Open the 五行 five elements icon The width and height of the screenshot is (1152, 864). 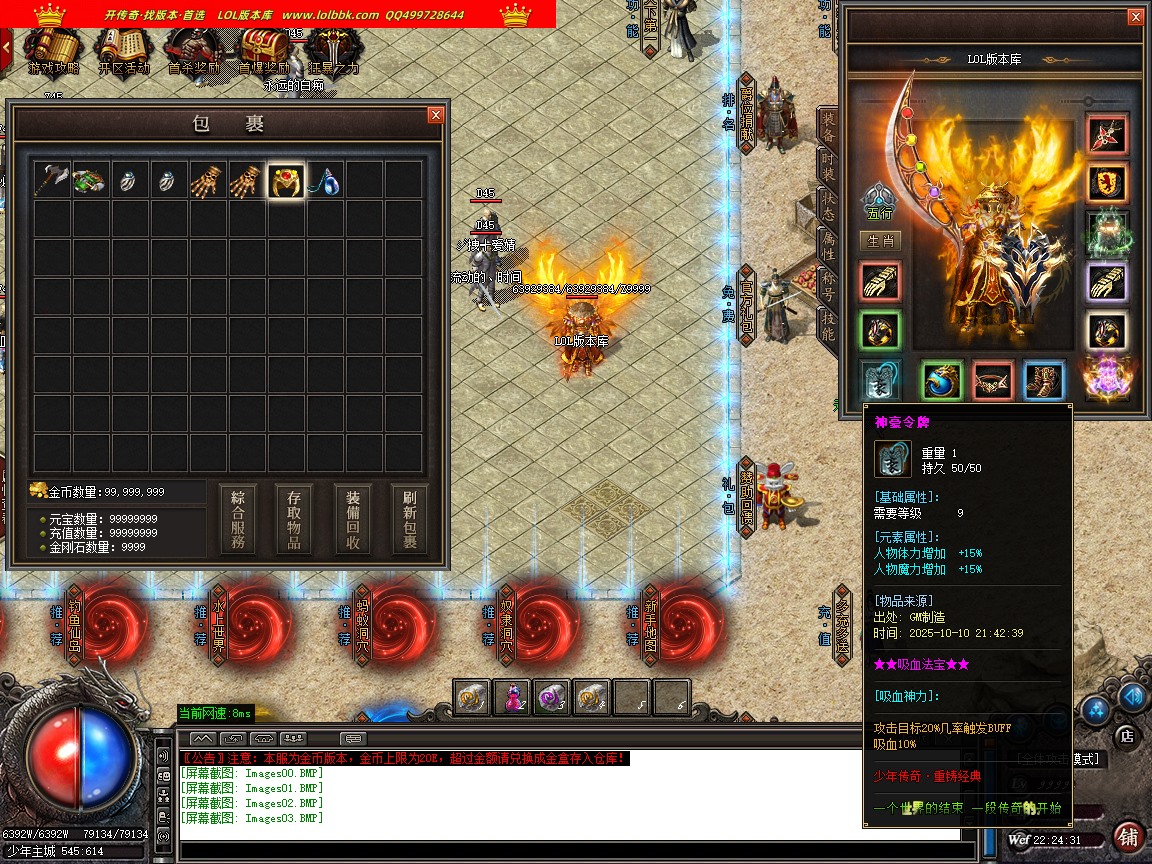pos(880,202)
